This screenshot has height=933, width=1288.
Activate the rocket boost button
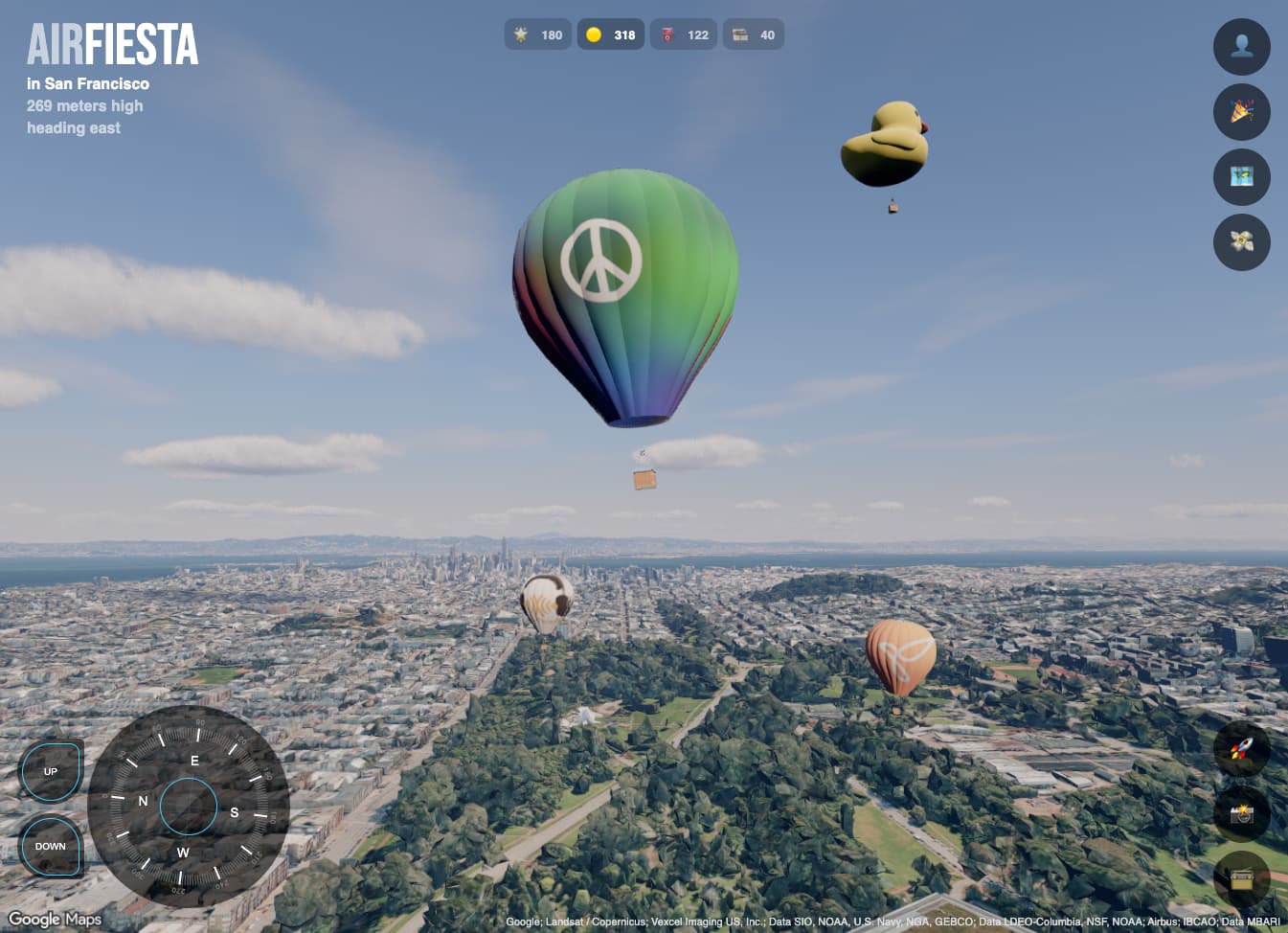tap(1241, 748)
